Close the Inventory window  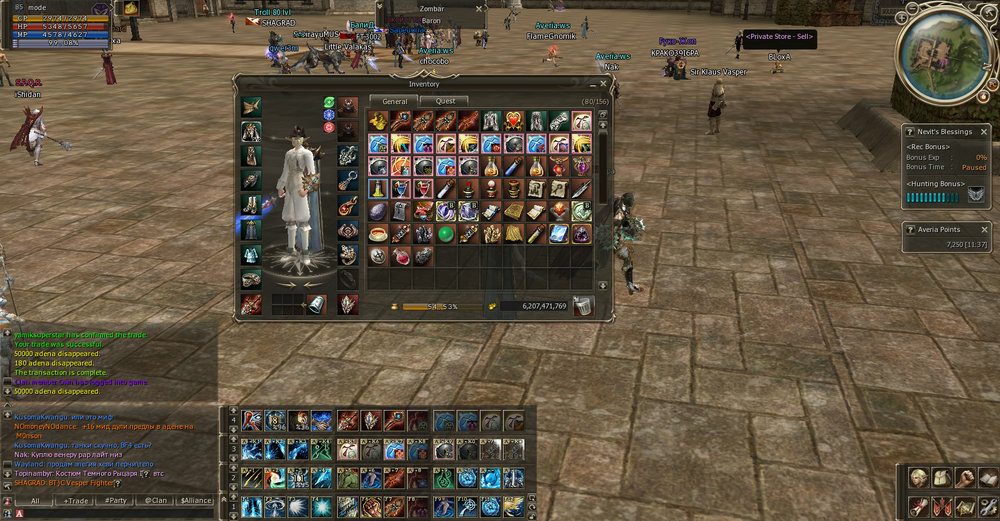coord(603,83)
